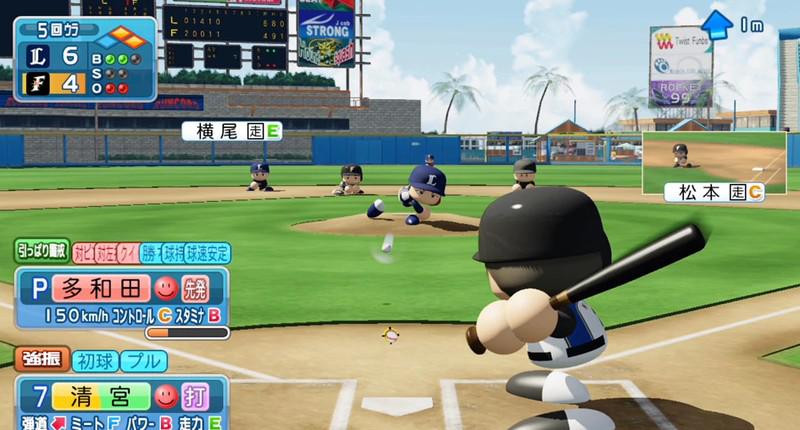Click the blue wind direction arrow
The height and width of the screenshot is (430, 800).
[716, 24]
